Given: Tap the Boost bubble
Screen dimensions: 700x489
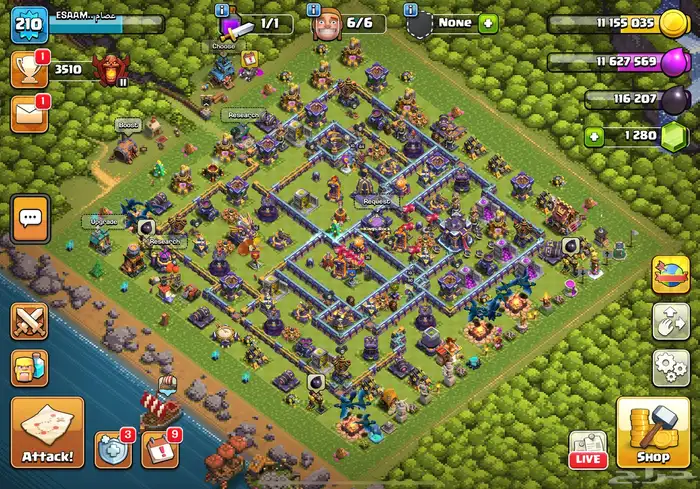Looking at the screenshot, I should pyautogui.click(x=127, y=125).
